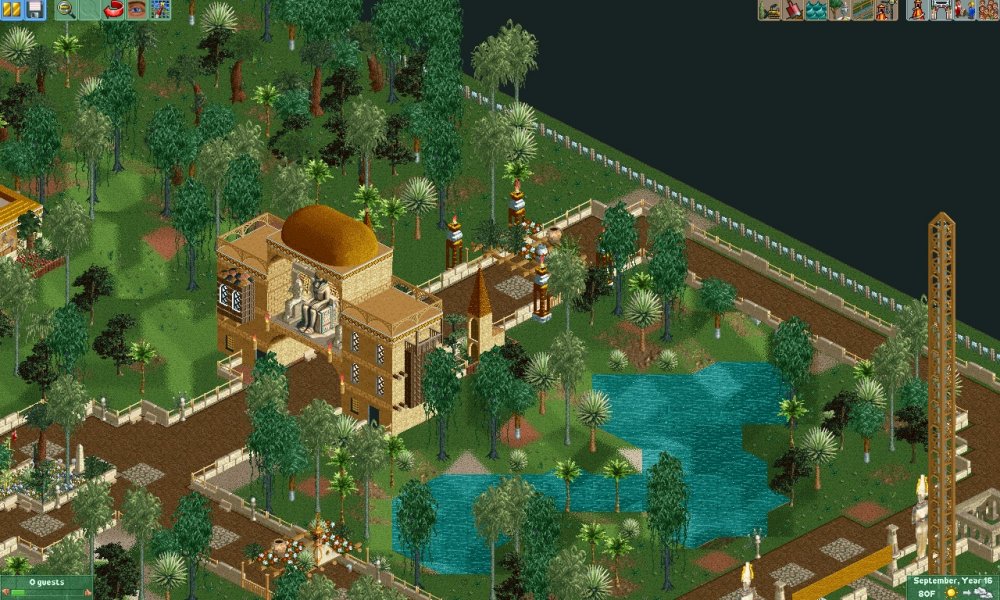Choose the shovel land adjustment tool

[793, 10]
